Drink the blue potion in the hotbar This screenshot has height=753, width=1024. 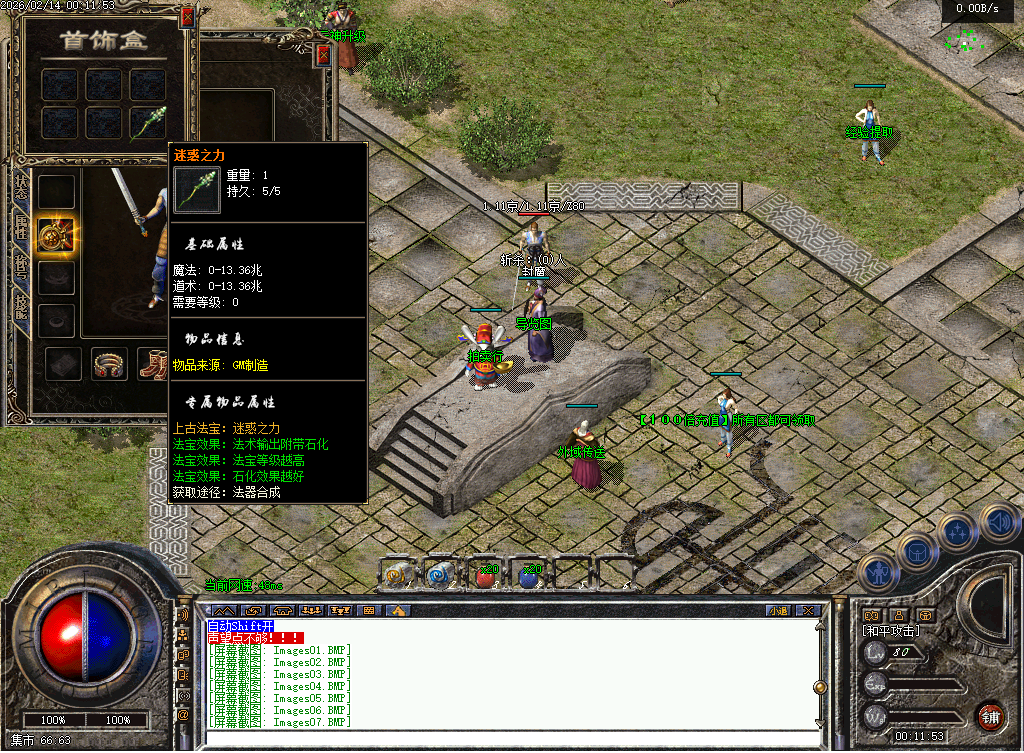(528, 575)
